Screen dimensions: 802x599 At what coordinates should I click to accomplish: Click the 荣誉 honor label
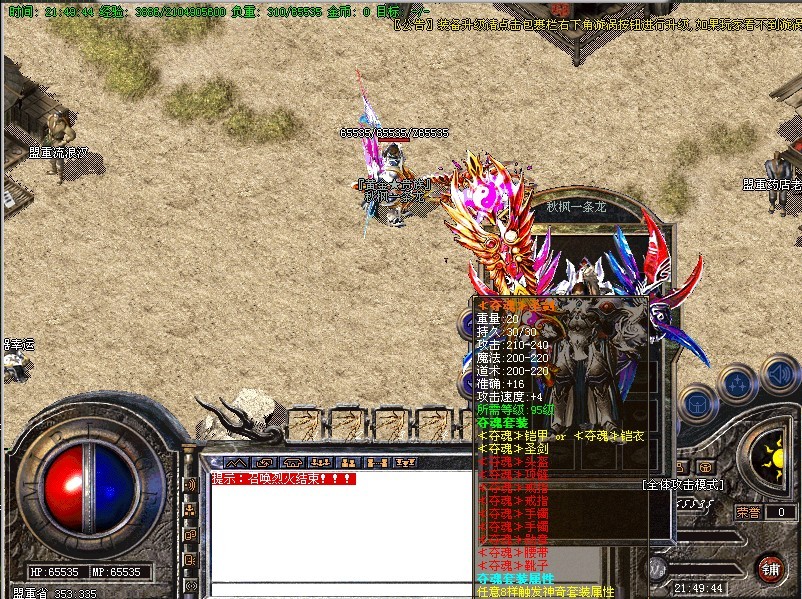point(748,512)
